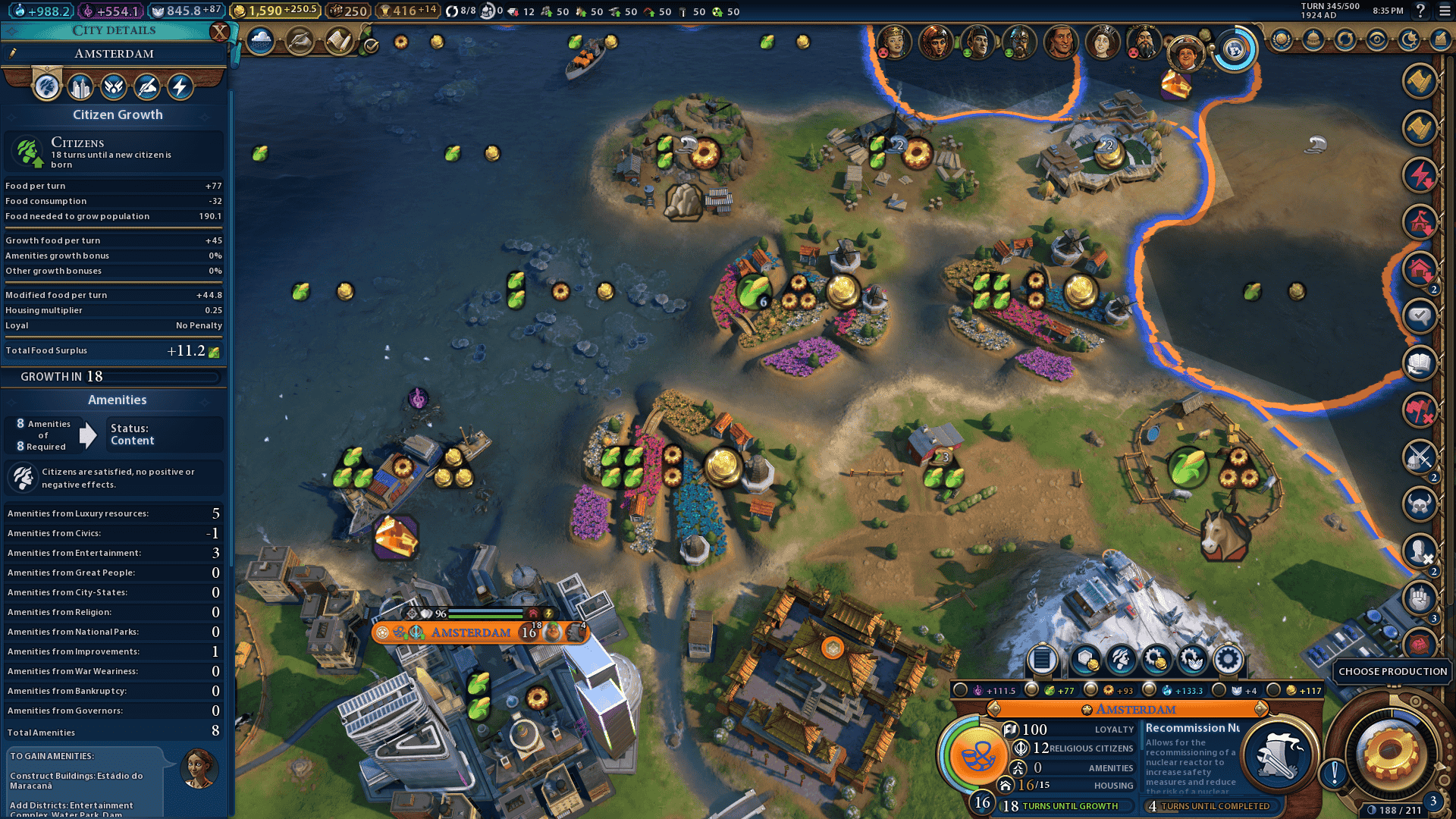Select the bearded leader portrait in diplomacy ribbon
This screenshot has width=1456, height=819.
1143,42
